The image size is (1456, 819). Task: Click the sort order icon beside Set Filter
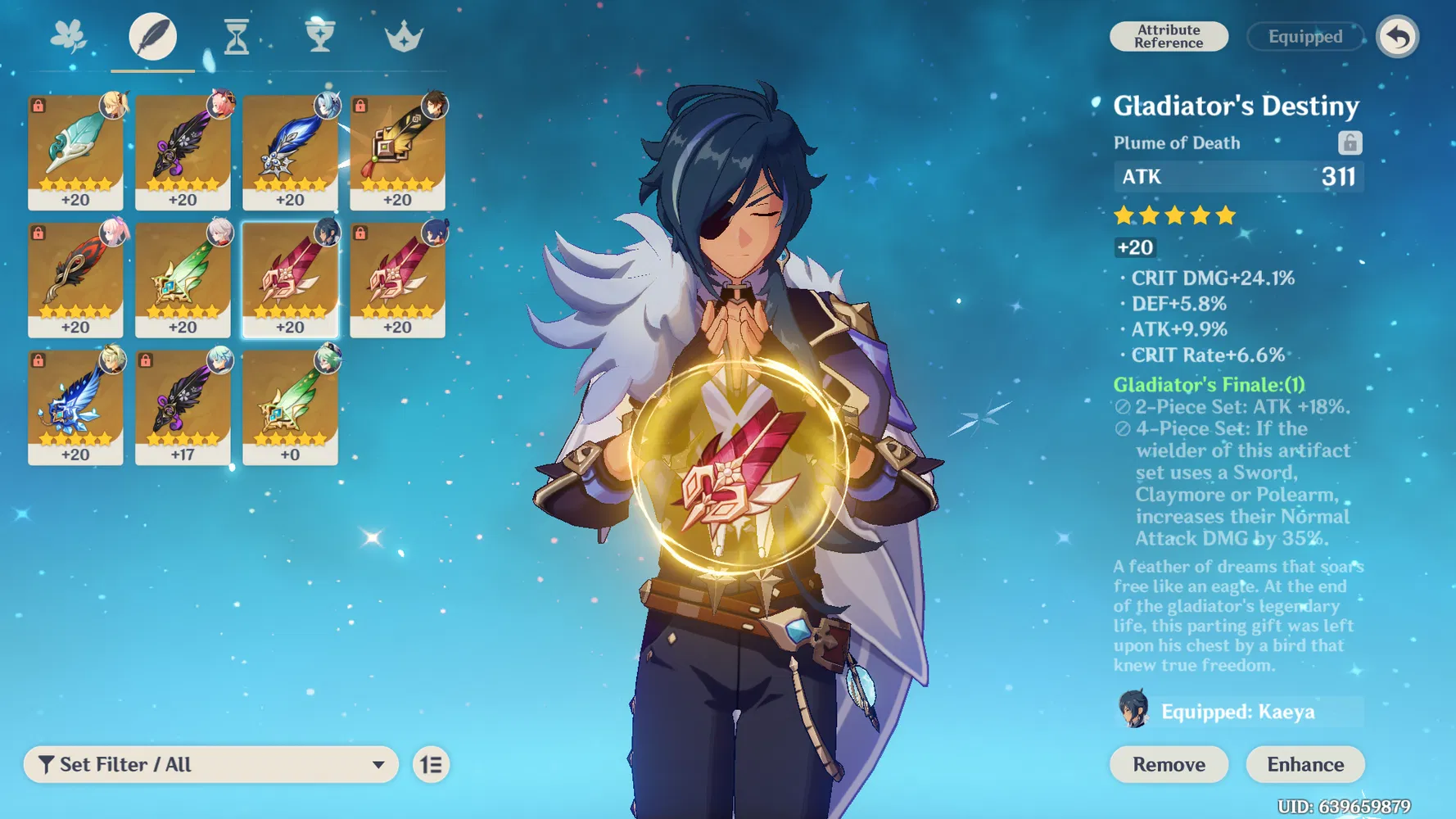click(432, 764)
